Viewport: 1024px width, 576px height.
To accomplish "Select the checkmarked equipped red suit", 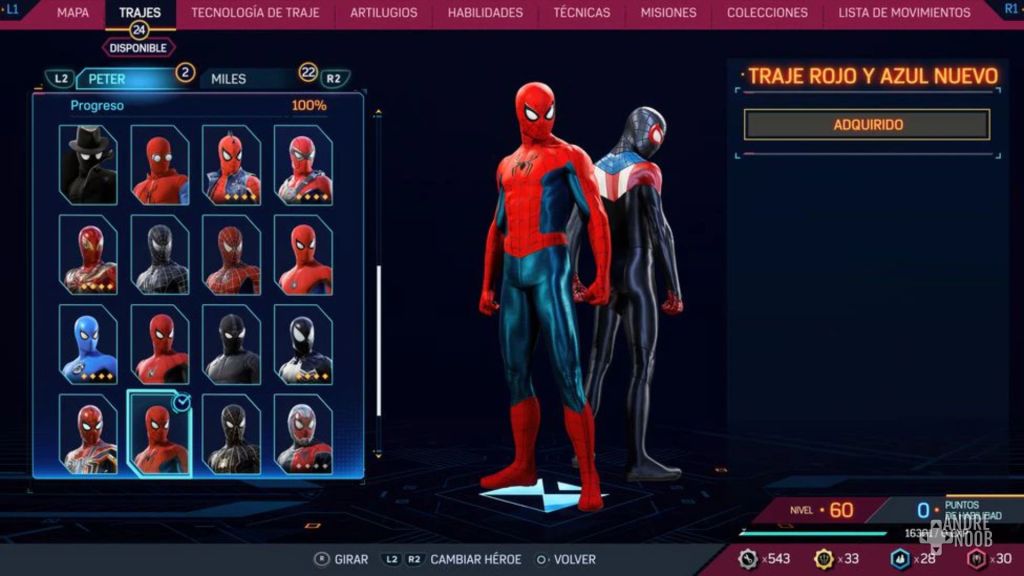I will 160,434.
